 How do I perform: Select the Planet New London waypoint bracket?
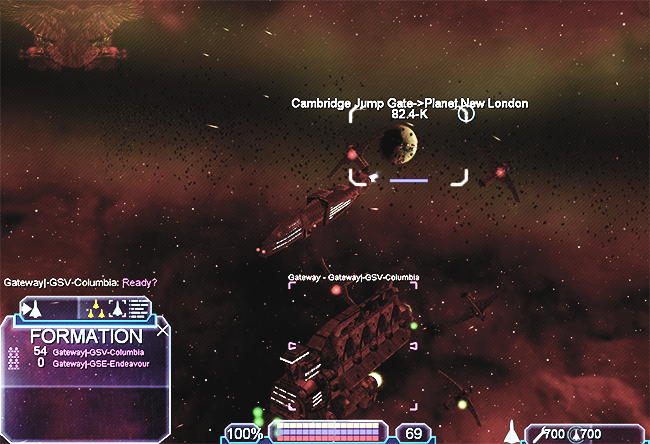coord(408,148)
